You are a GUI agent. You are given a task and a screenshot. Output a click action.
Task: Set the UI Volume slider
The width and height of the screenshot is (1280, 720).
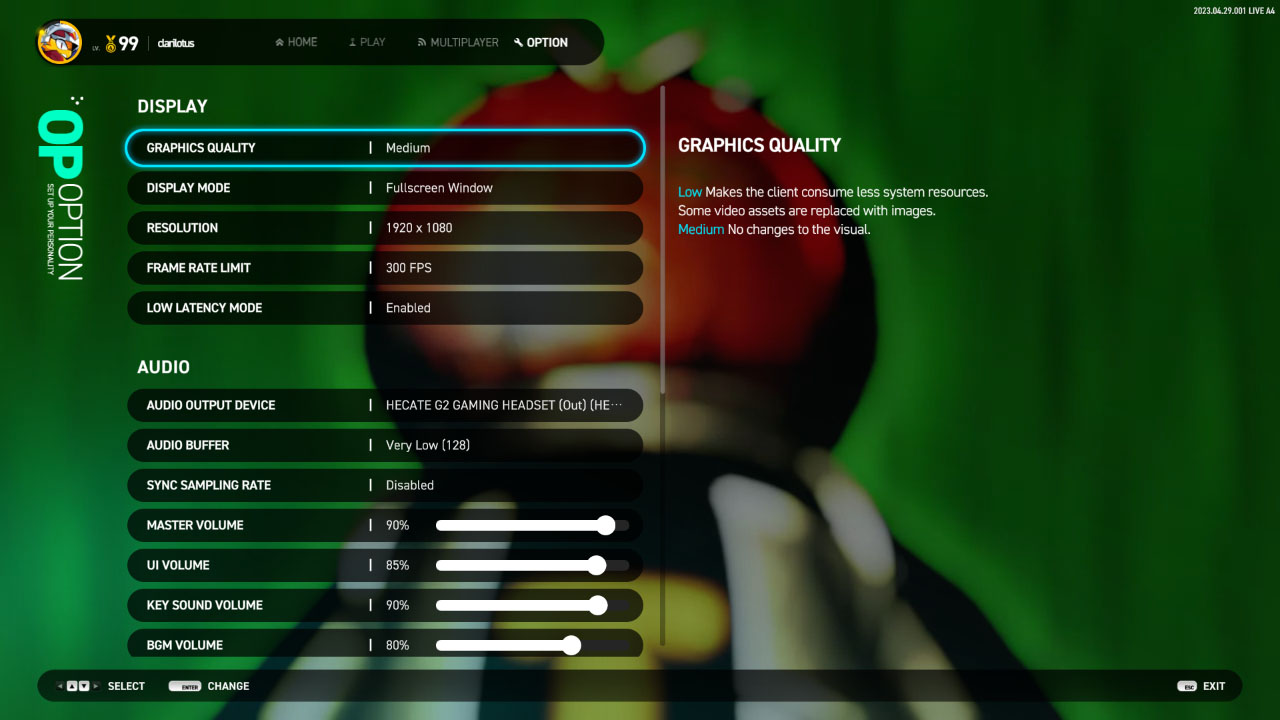coord(532,565)
